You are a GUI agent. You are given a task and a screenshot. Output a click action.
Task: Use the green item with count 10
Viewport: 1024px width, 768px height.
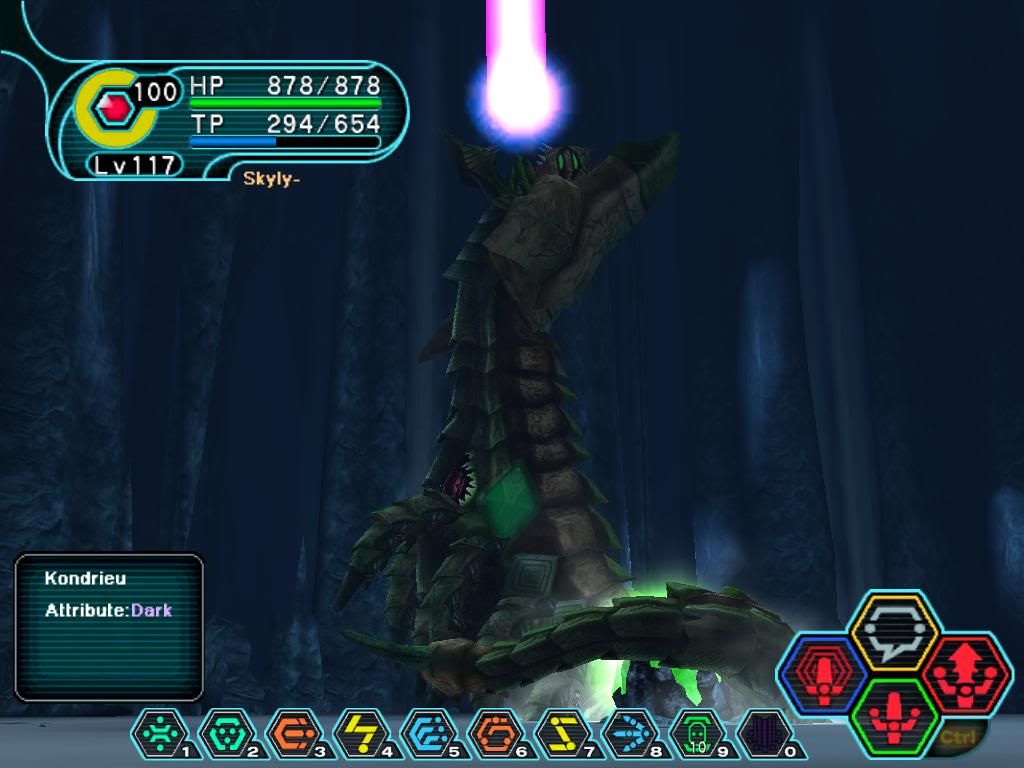694,733
